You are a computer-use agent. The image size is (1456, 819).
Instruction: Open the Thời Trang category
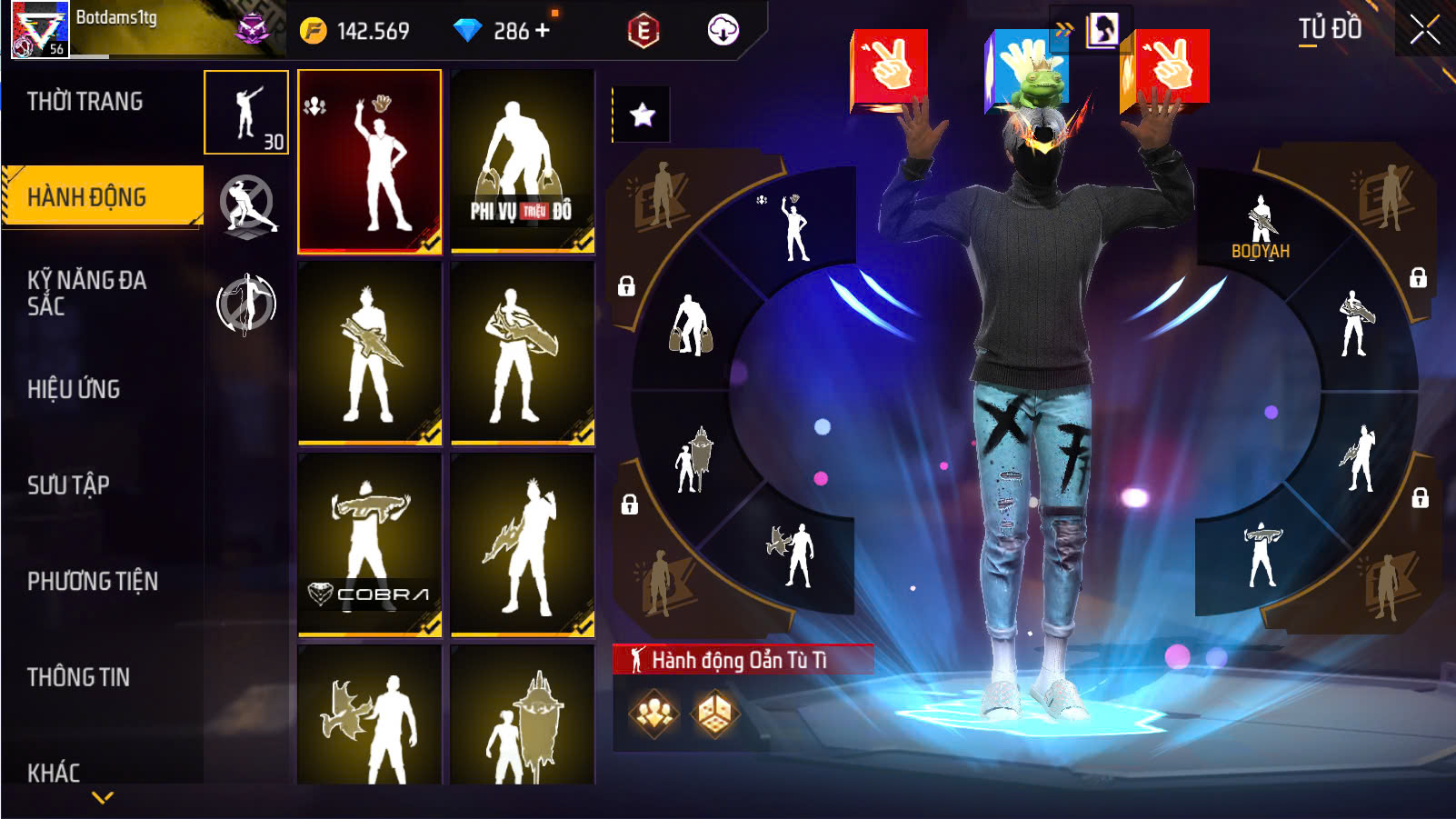pyautogui.click(x=85, y=102)
